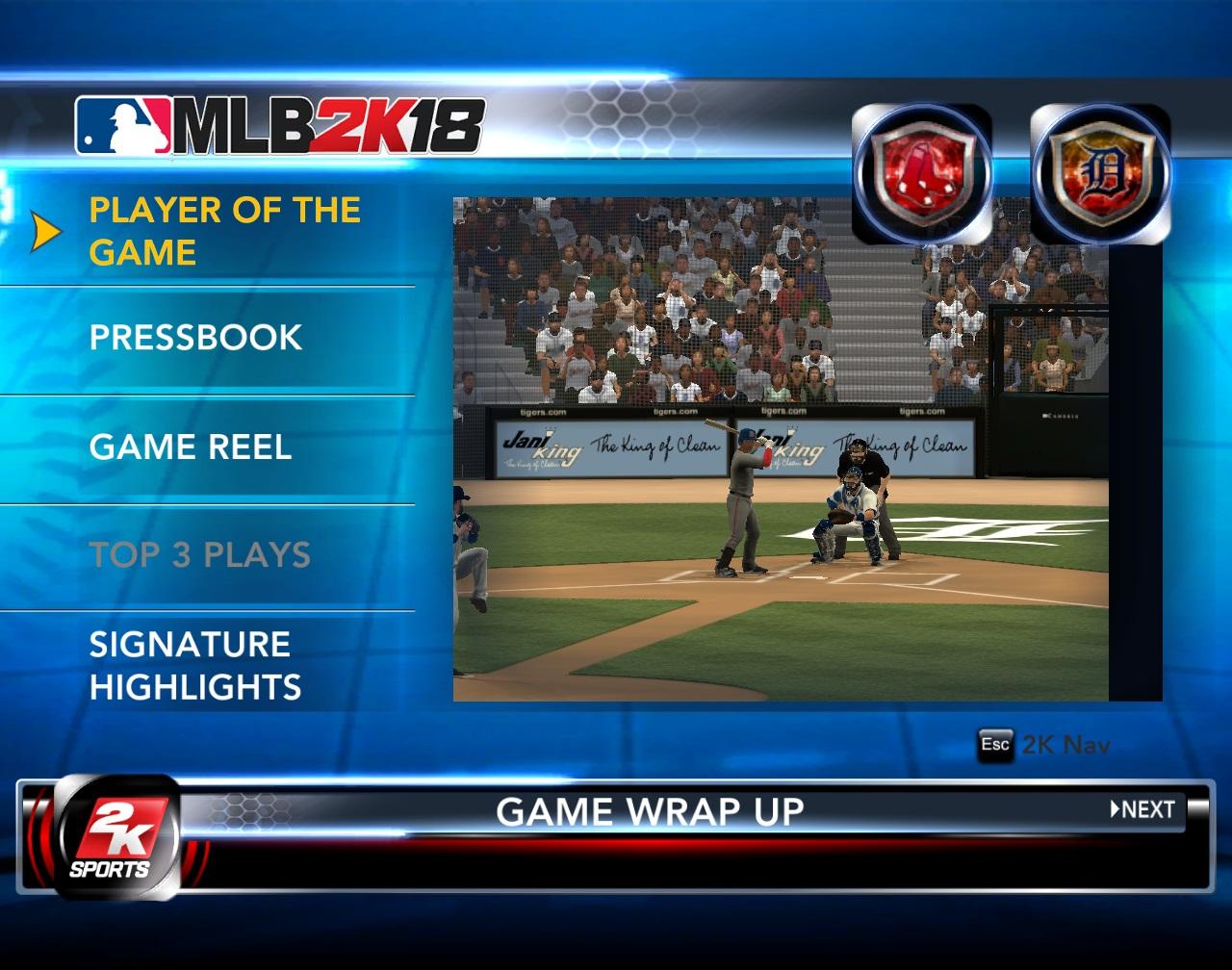Open the Pressbook entry
The image size is (1232, 970).
point(195,338)
